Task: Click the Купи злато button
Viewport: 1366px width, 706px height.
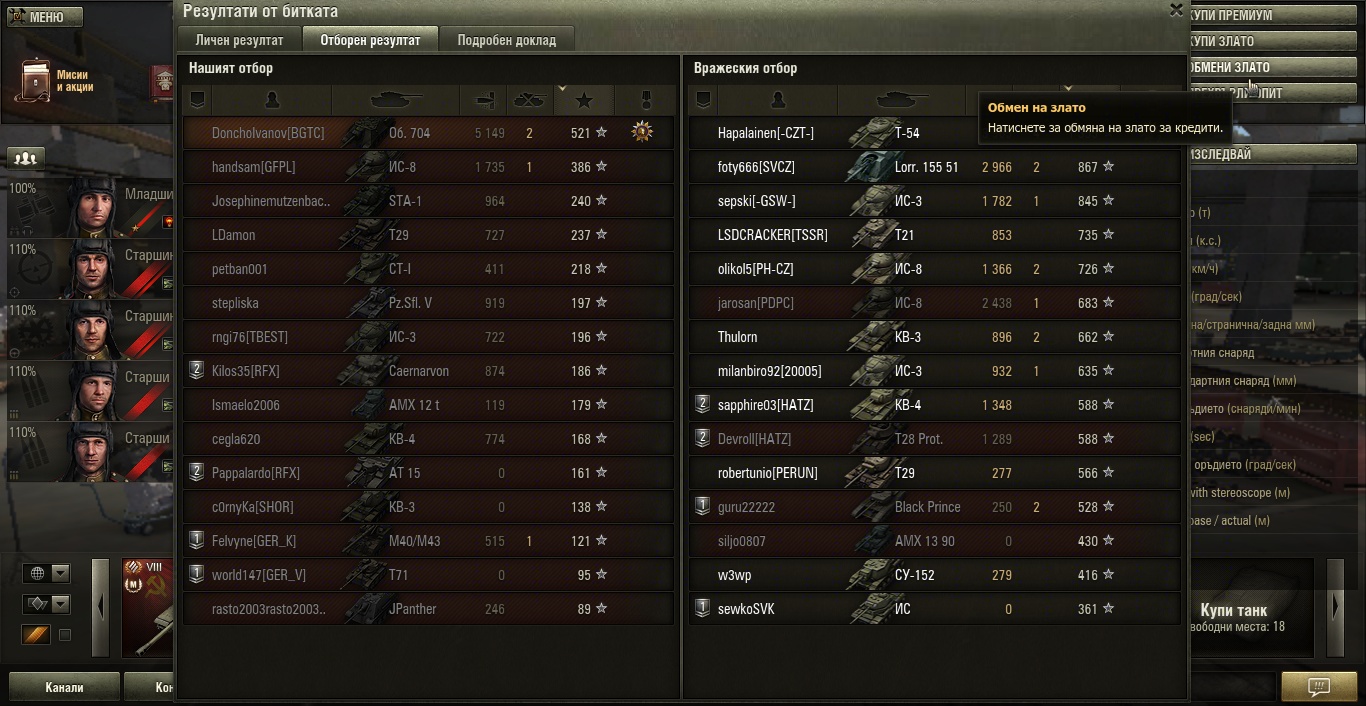Action: tap(1270, 42)
